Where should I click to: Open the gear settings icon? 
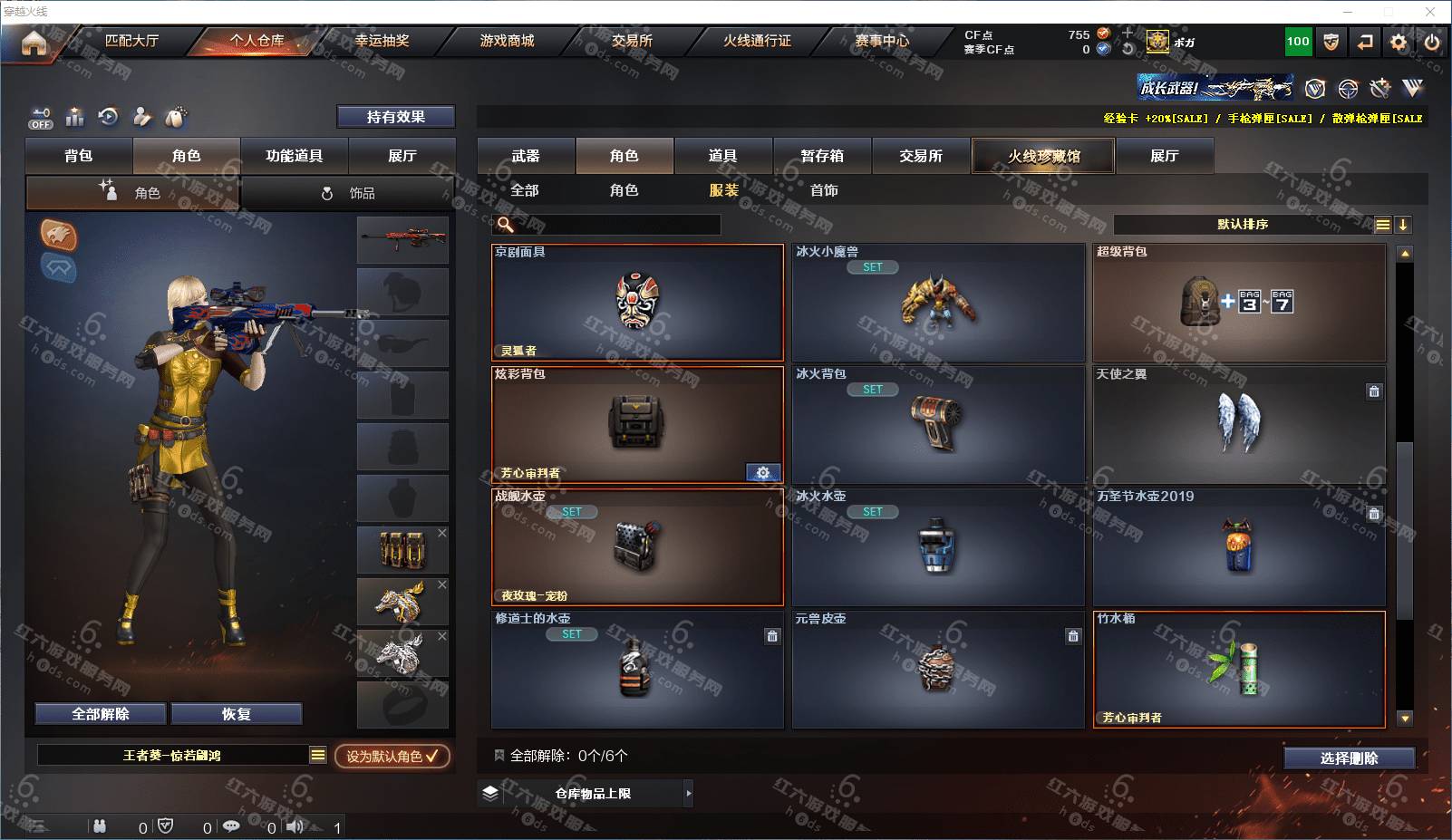point(1399,42)
